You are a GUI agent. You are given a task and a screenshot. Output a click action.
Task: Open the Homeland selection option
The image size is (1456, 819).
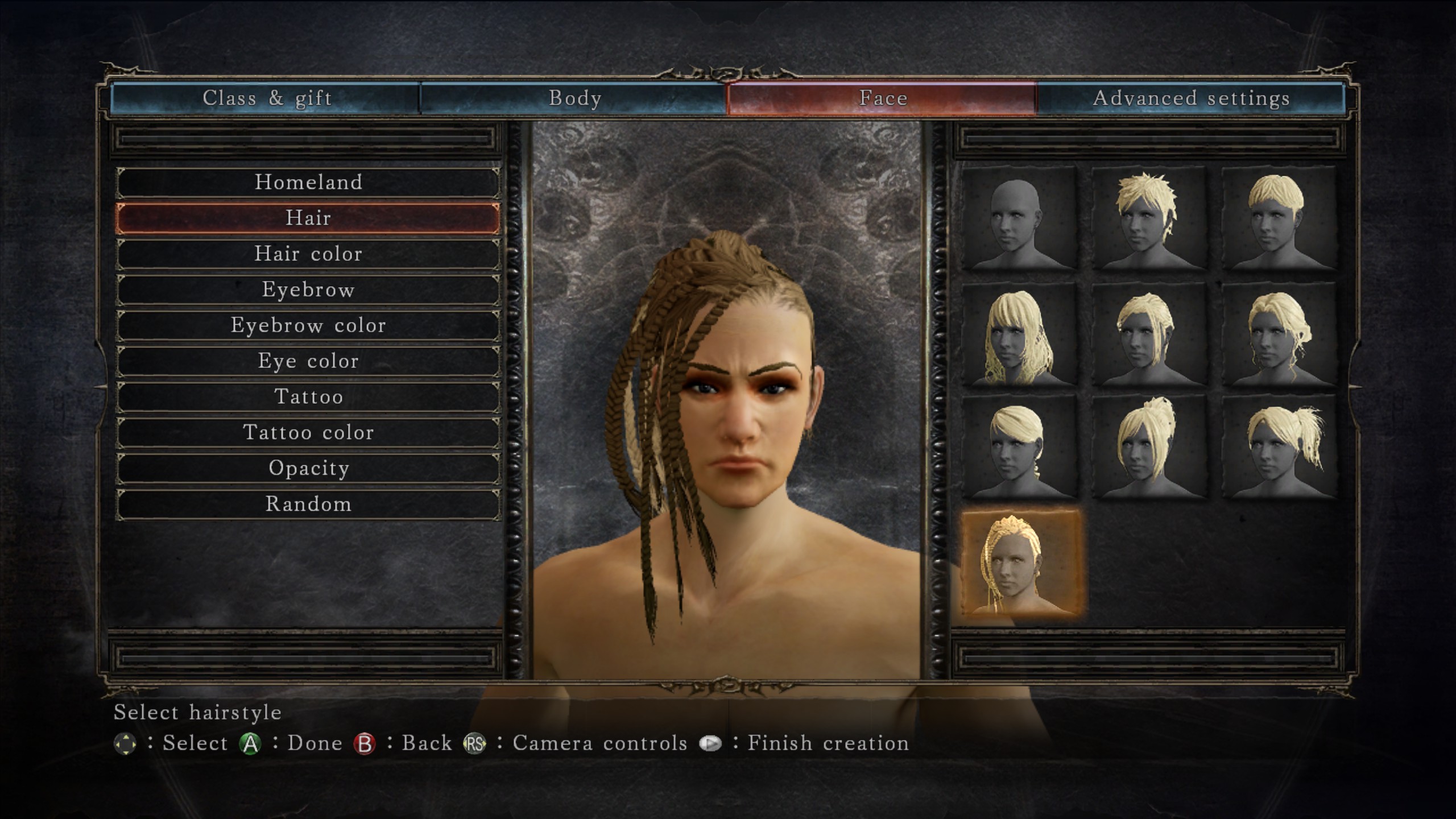309,182
